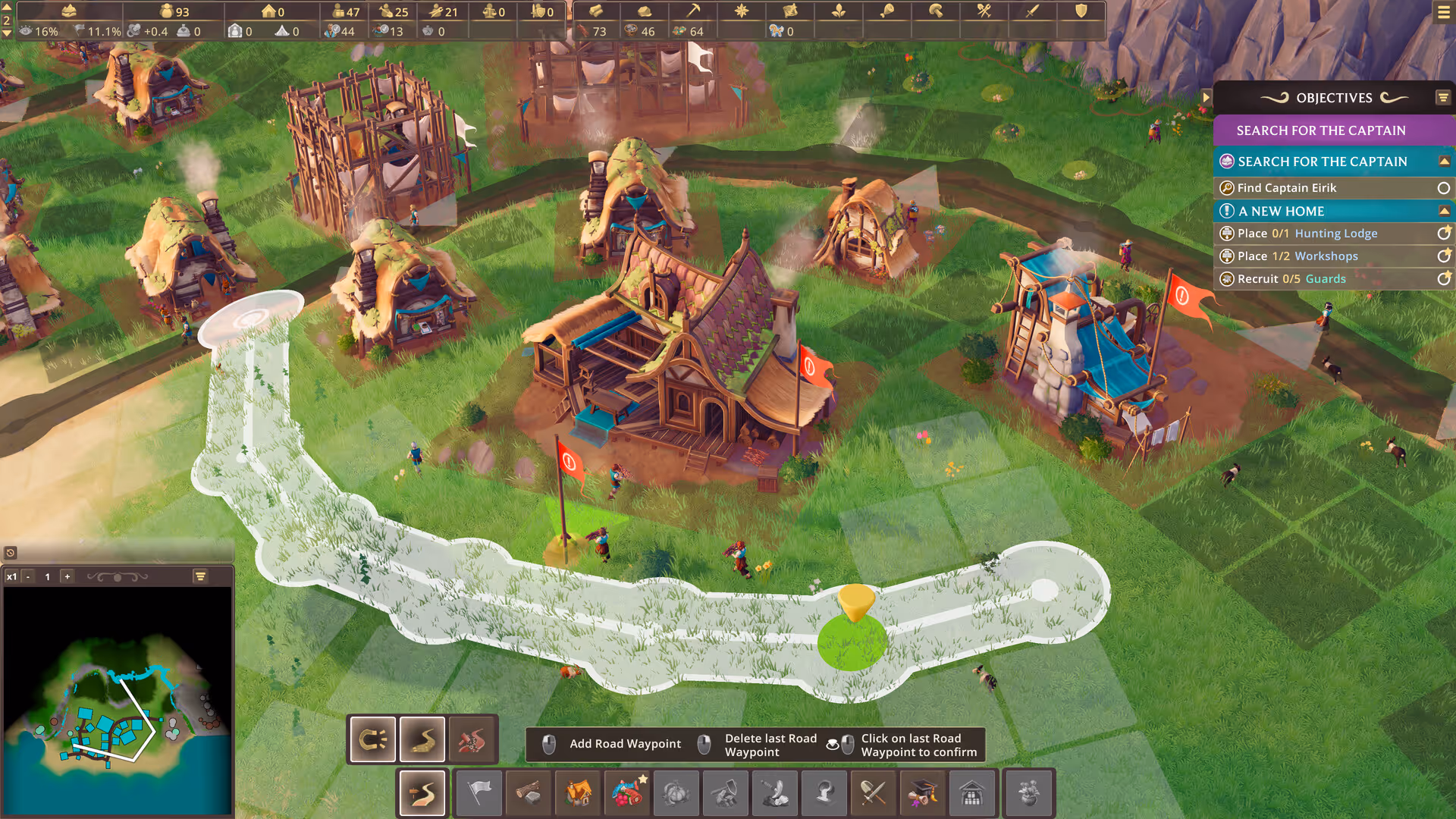The width and height of the screenshot is (1456, 819).
Task: Open the fish and berries food category
Action: pyautogui.click(x=627, y=793)
